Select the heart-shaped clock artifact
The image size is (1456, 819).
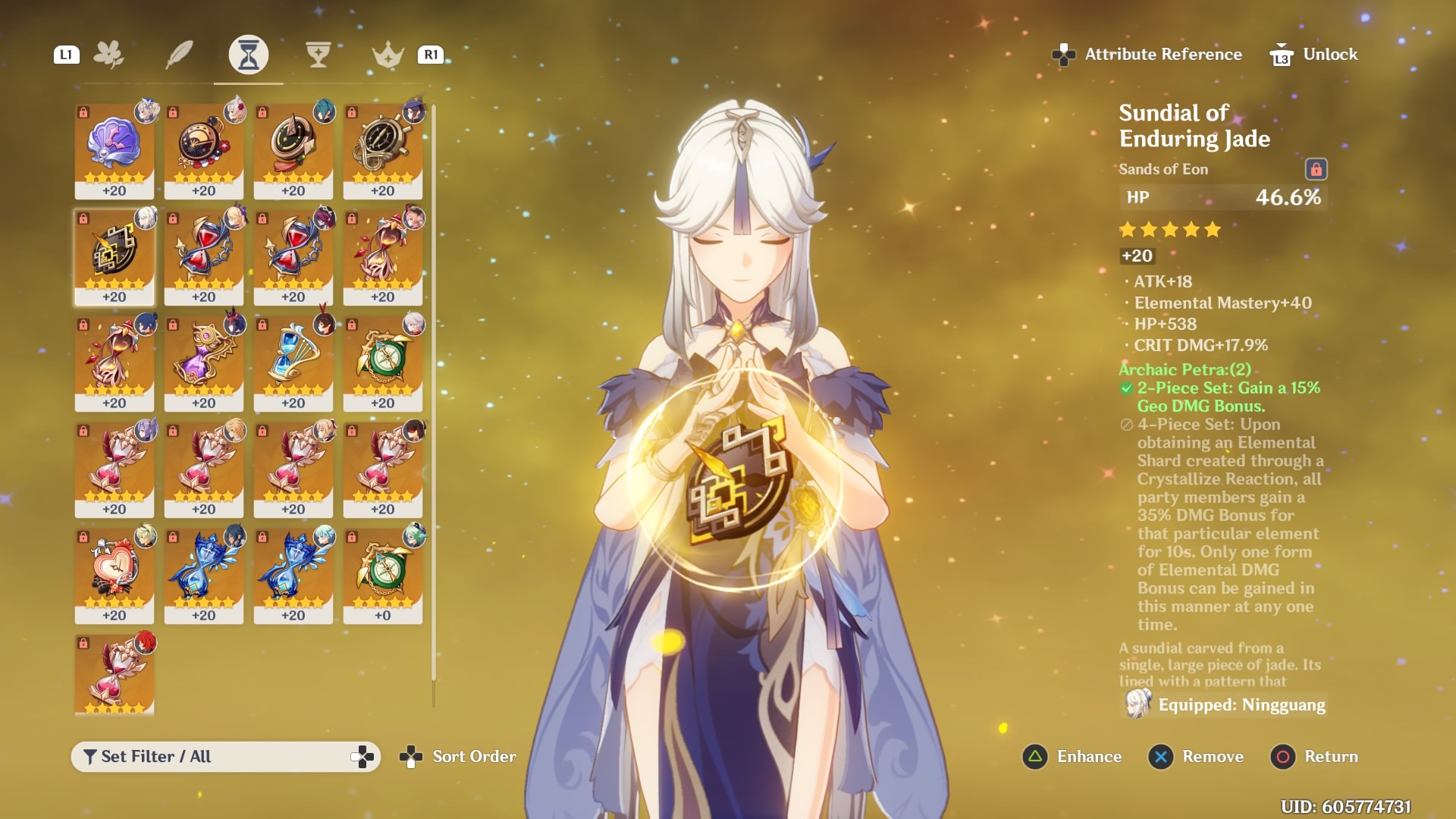[x=115, y=575]
